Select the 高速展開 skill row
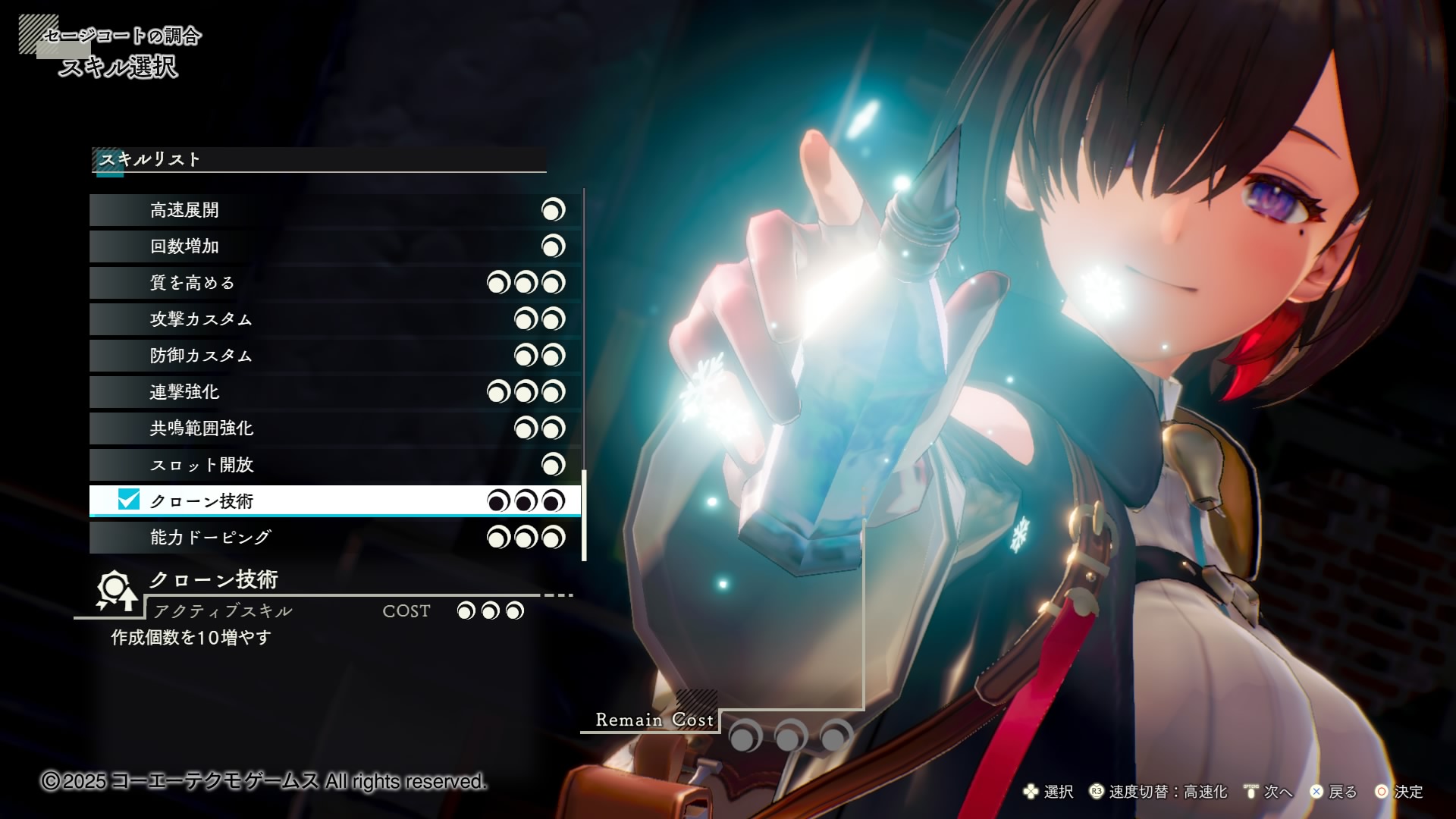Viewport: 1456px width, 819px height. click(334, 210)
